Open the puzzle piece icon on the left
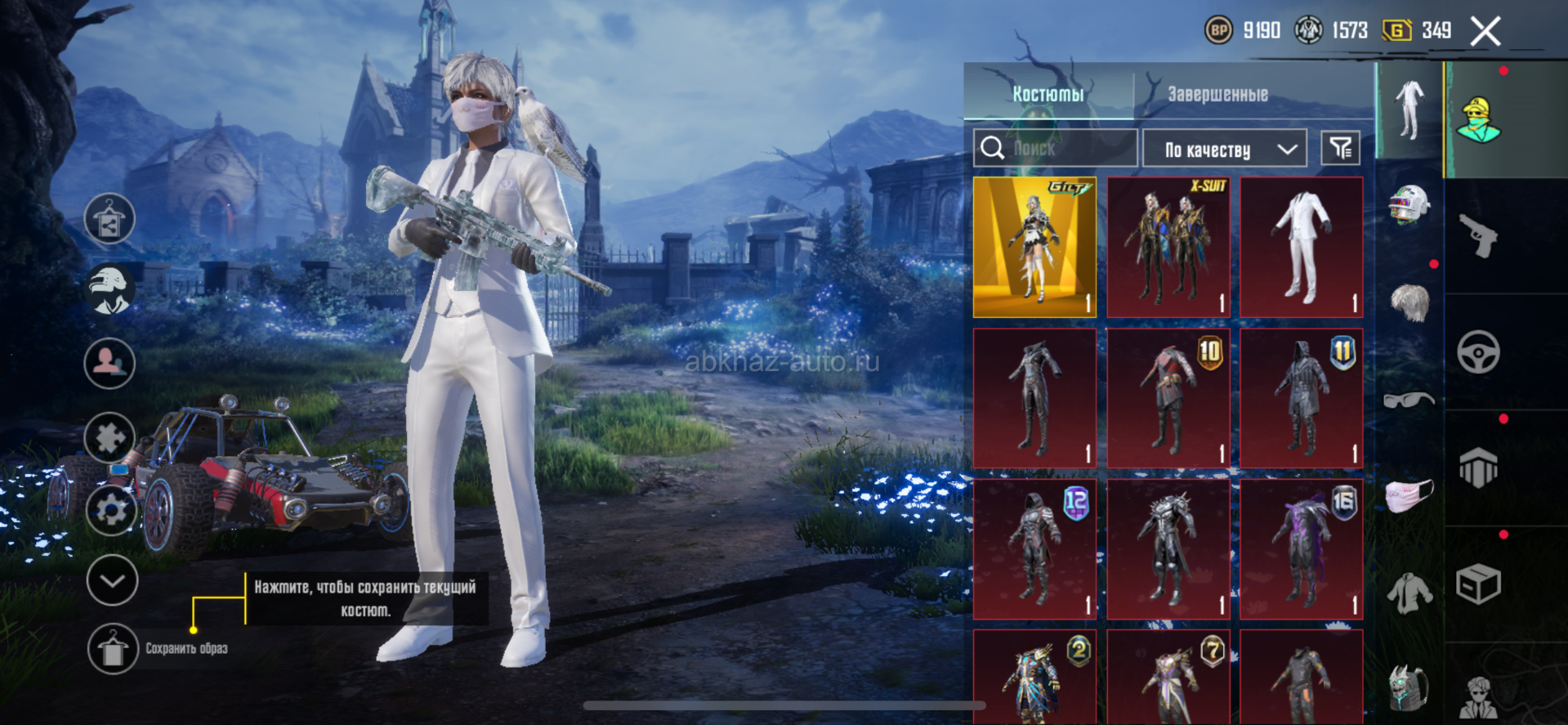1568x725 pixels. [x=109, y=437]
